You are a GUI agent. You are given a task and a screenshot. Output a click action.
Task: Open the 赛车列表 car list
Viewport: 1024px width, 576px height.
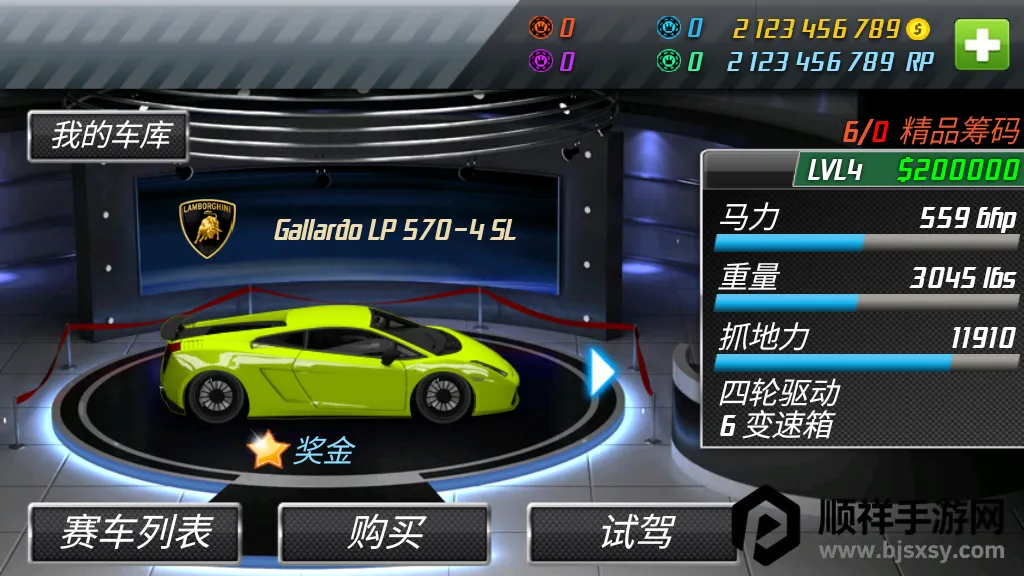[x=135, y=532]
